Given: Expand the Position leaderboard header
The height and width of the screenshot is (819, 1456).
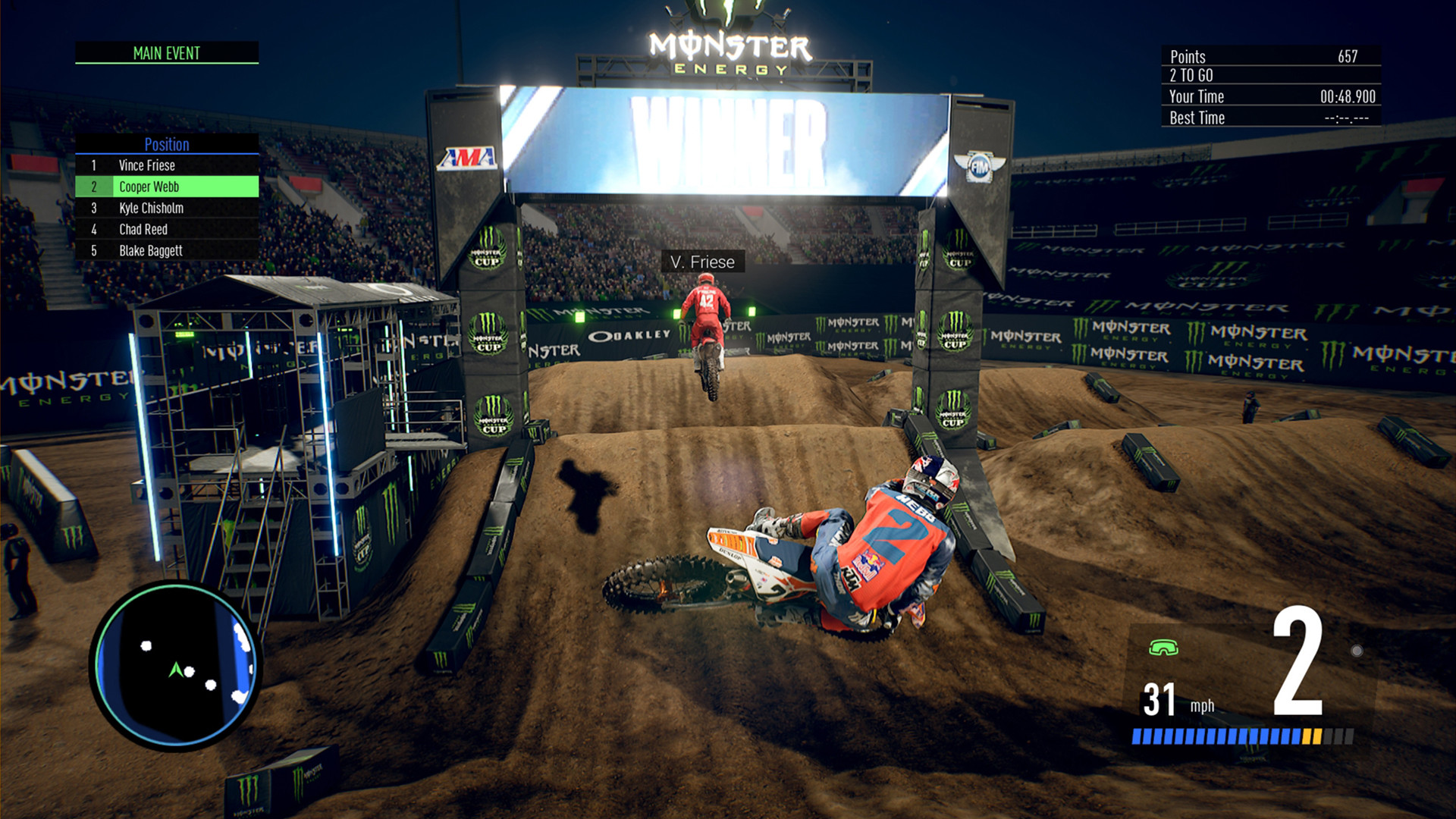Looking at the screenshot, I should click(167, 145).
